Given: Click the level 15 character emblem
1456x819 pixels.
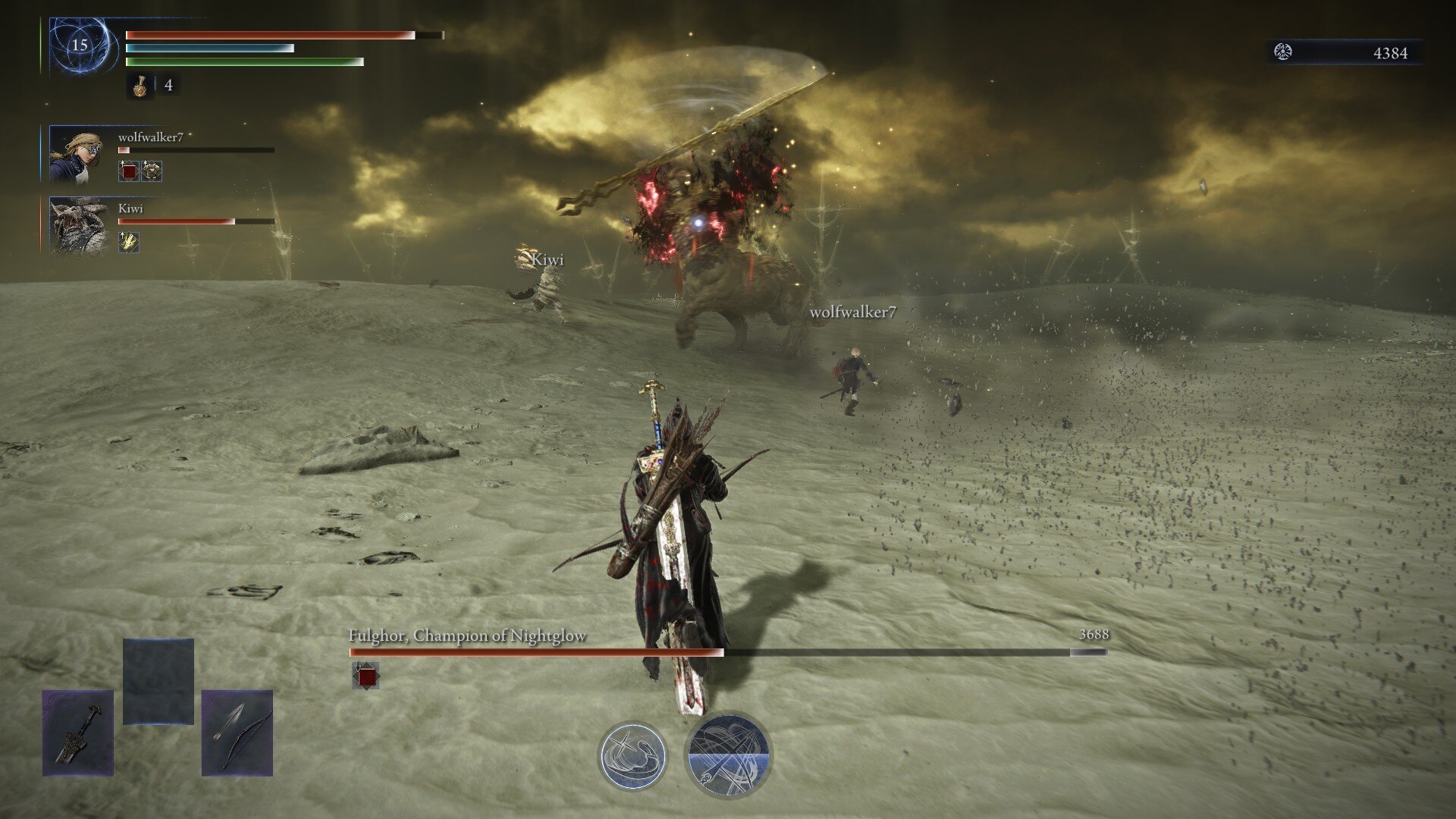Looking at the screenshot, I should tap(80, 45).
